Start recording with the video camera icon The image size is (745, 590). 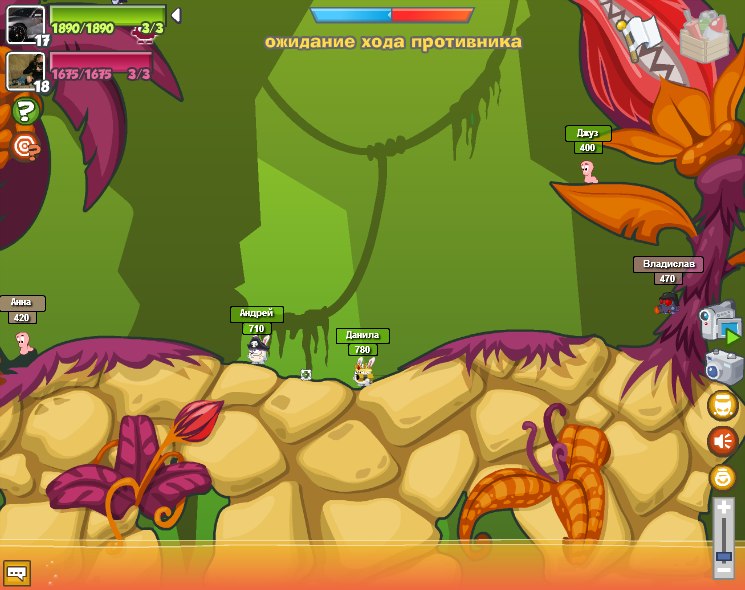(721, 322)
